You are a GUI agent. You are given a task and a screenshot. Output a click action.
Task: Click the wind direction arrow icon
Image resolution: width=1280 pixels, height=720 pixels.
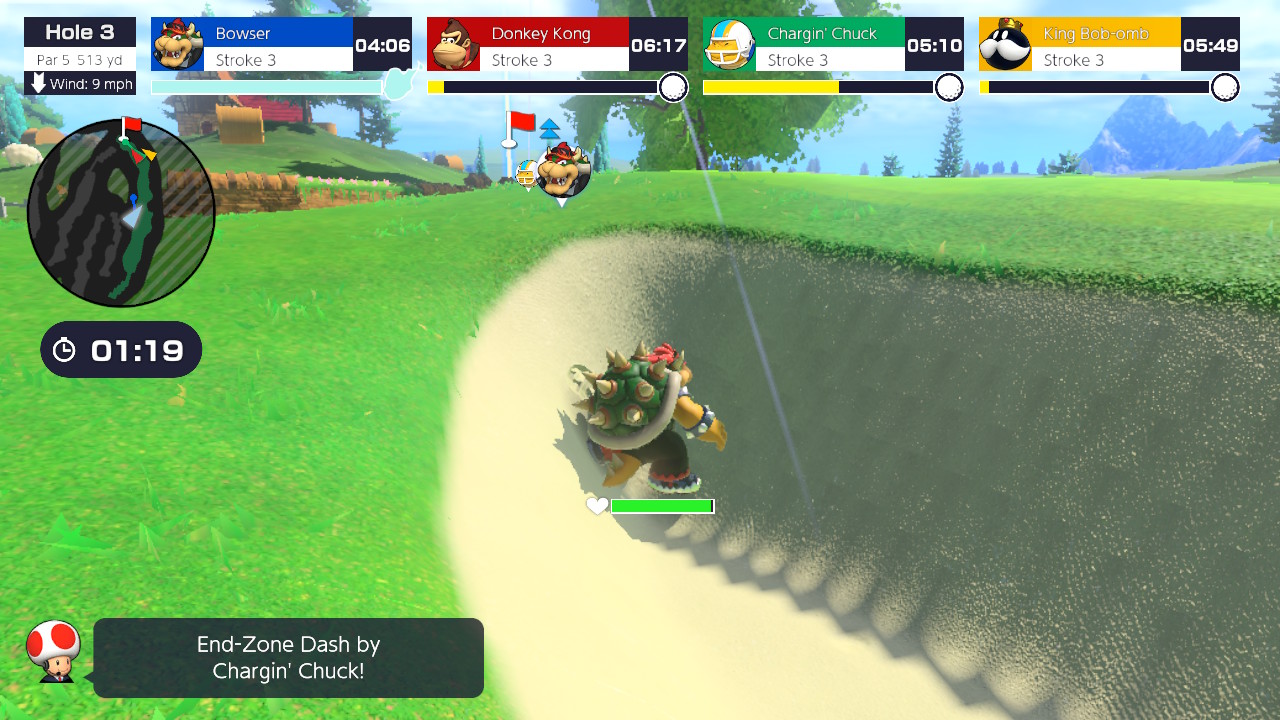click(37, 85)
